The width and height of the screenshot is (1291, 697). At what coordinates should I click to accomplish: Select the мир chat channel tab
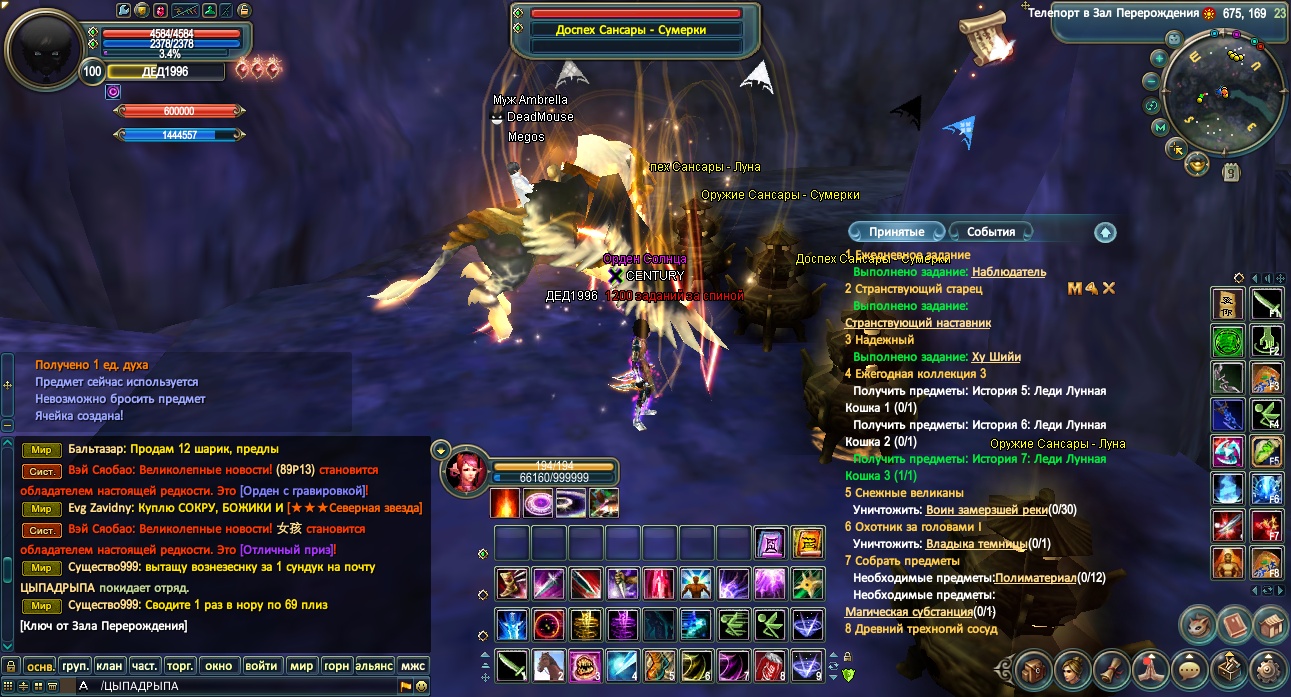click(x=300, y=665)
